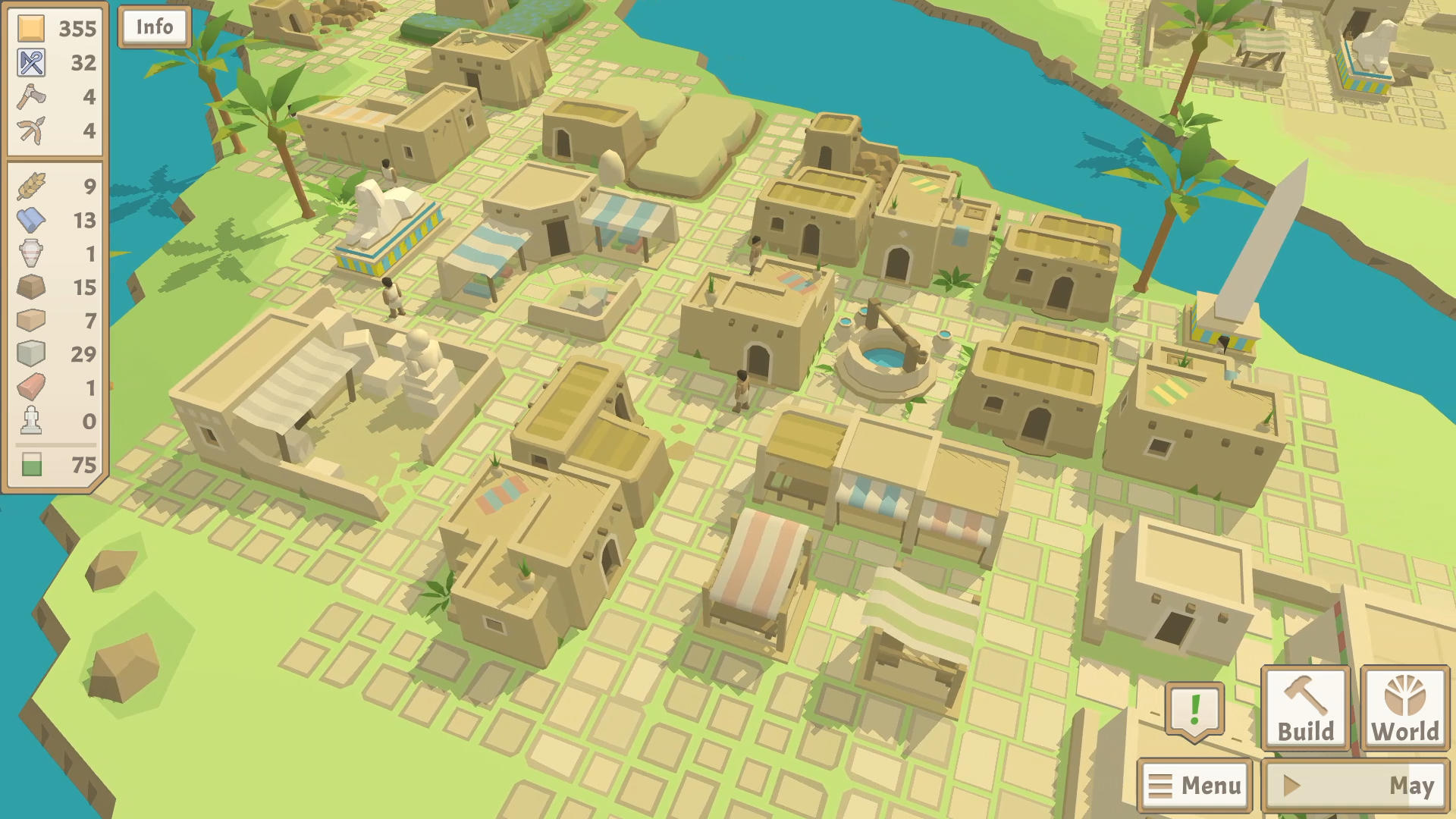This screenshot has height=819, width=1456.
Task: Click the blue cloth resource icon
Action: (30, 220)
